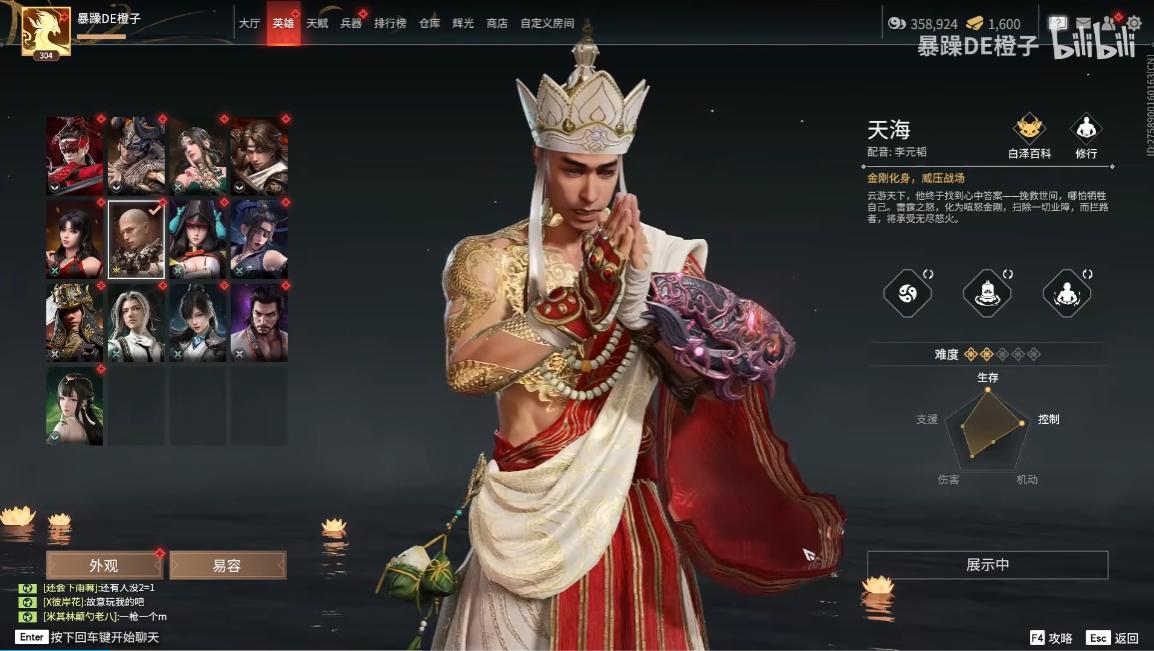Viewport: 1154px width, 651px height.
Task: Open the 仓库 storage tab
Action: 429,24
